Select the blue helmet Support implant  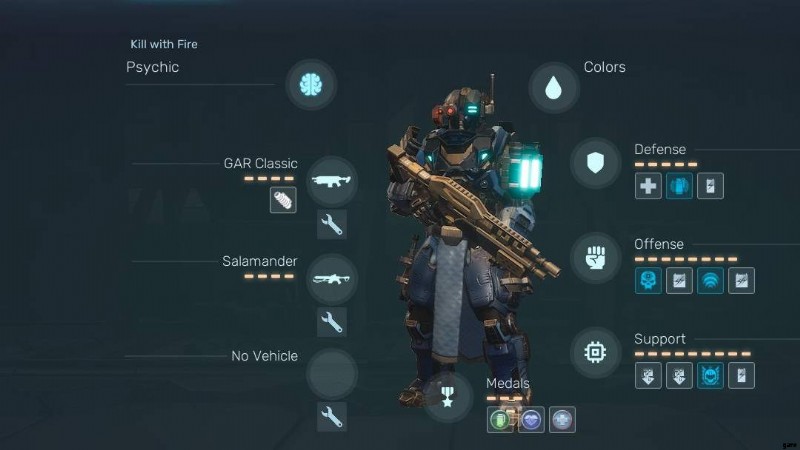pos(710,375)
